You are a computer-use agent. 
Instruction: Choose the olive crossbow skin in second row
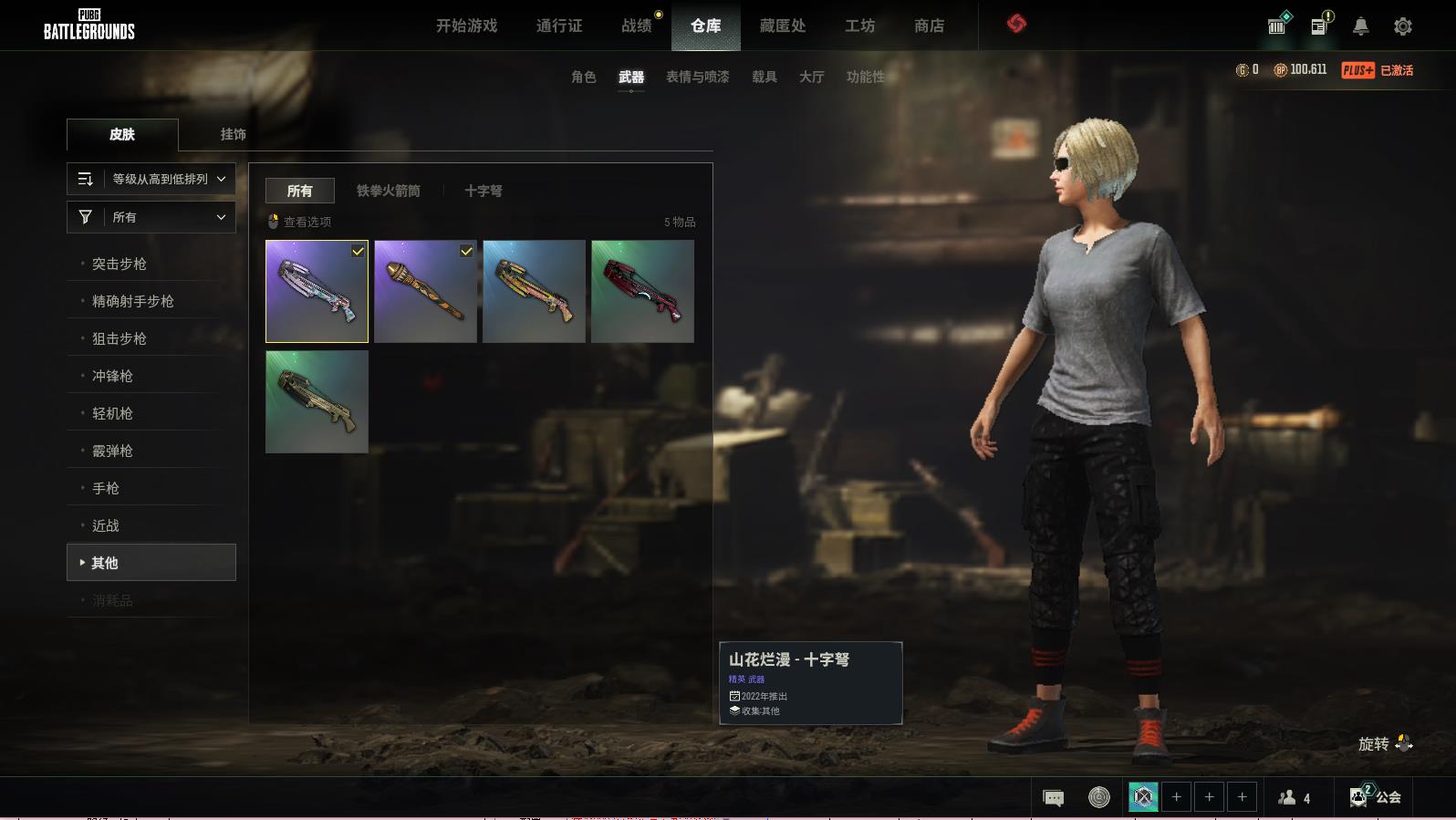317,402
